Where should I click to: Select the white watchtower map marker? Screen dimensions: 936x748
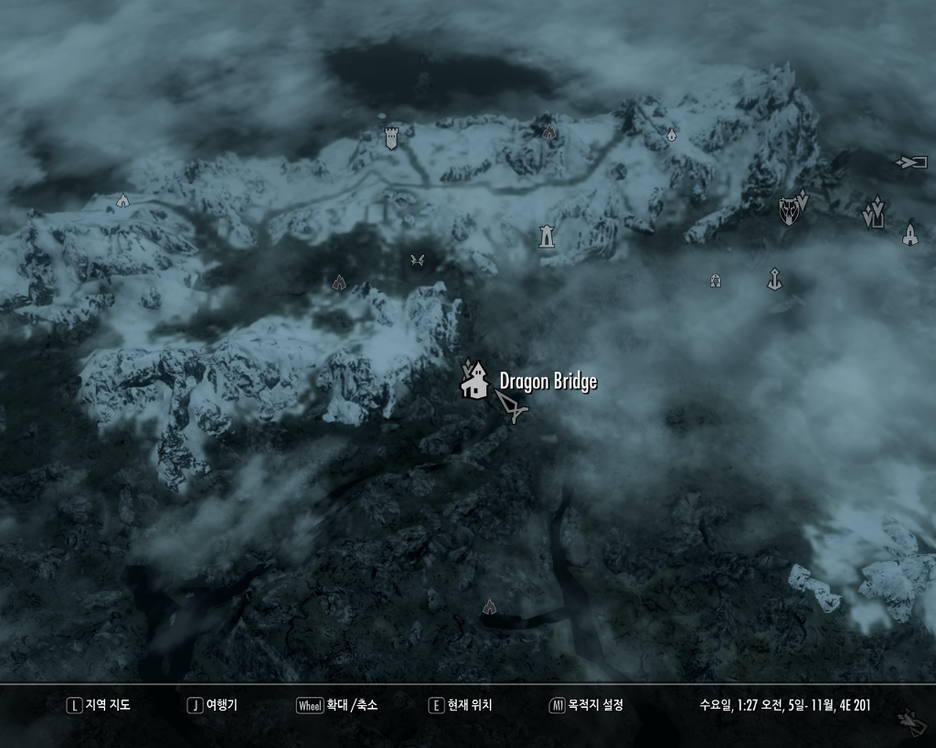[x=547, y=236]
